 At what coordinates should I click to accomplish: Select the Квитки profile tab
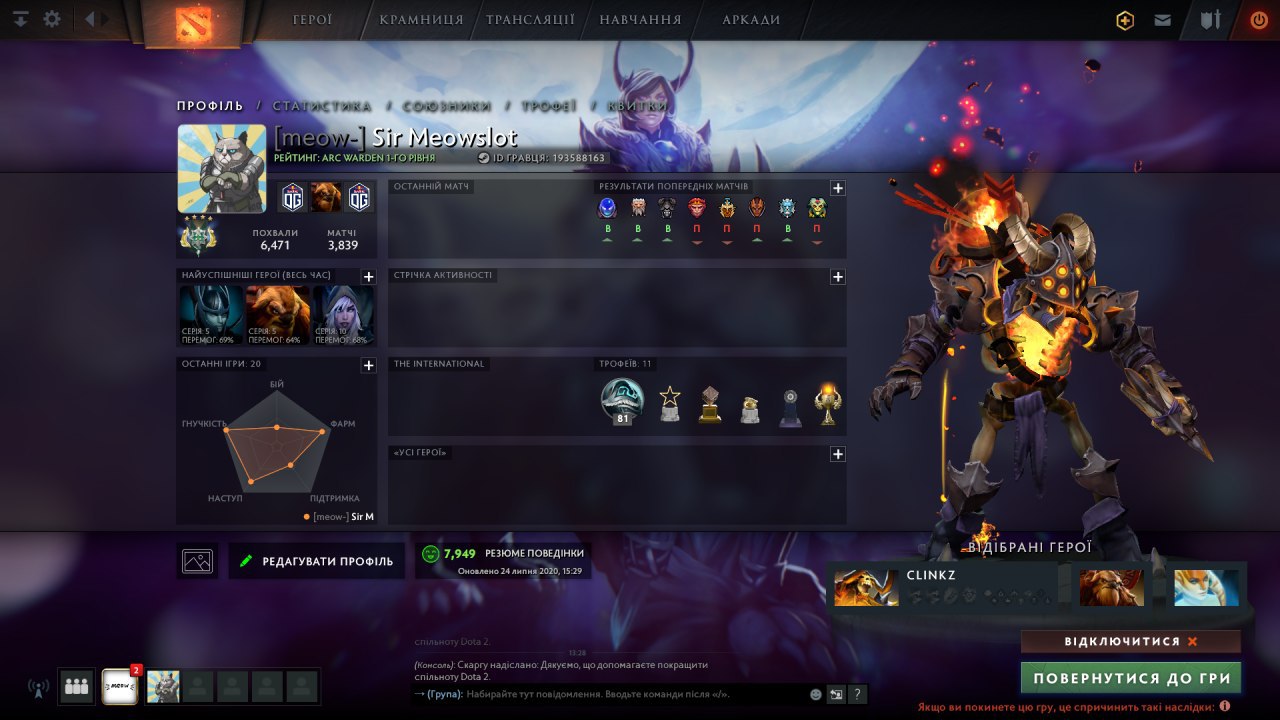point(637,106)
